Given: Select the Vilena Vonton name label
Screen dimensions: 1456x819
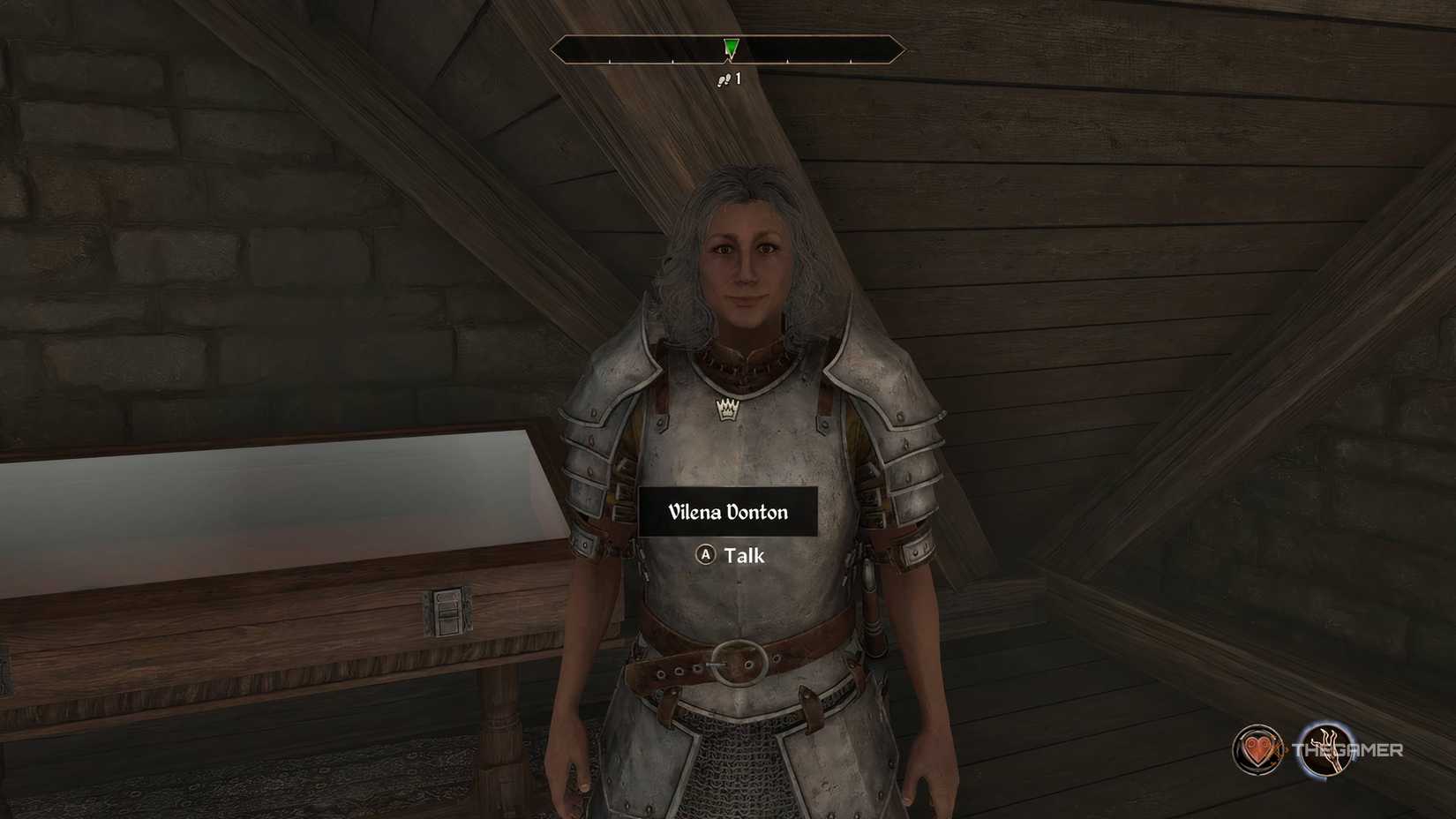Looking at the screenshot, I should tap(727, 511).
